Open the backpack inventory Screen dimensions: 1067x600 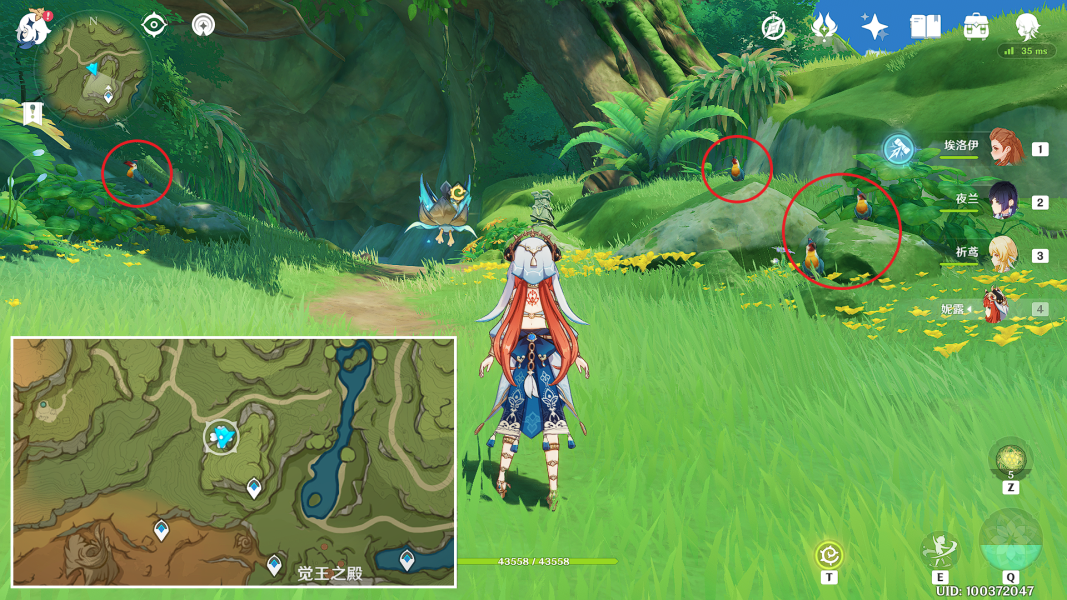tap(976, 27)
